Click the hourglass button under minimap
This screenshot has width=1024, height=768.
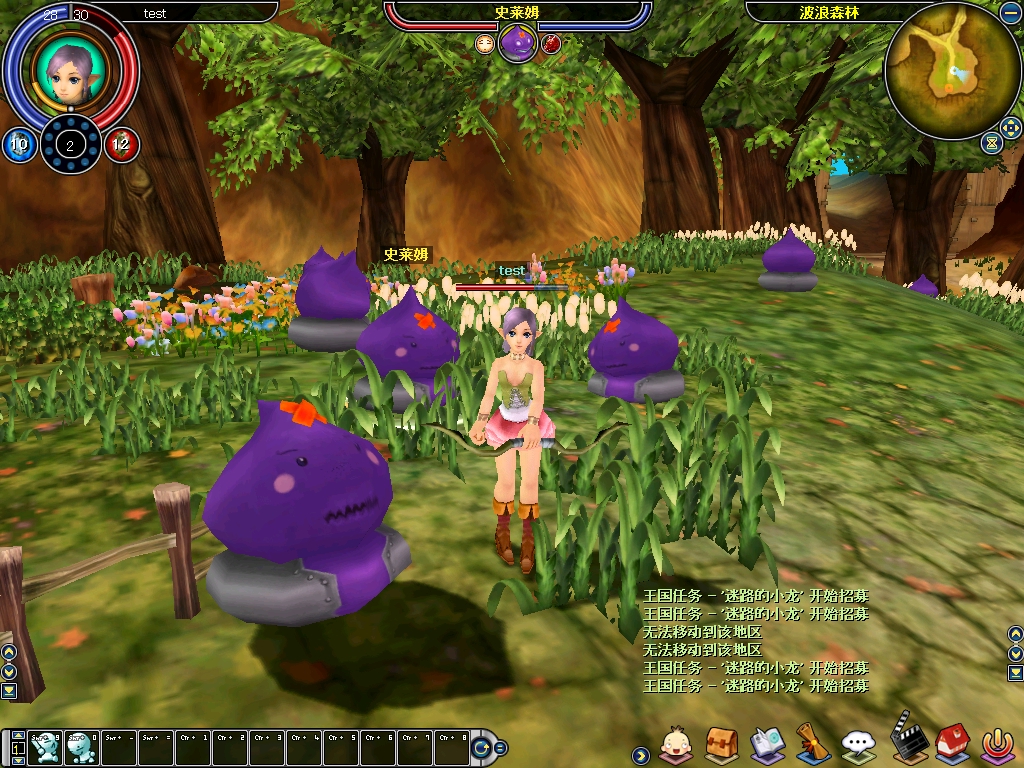click(x=990, y=143)
